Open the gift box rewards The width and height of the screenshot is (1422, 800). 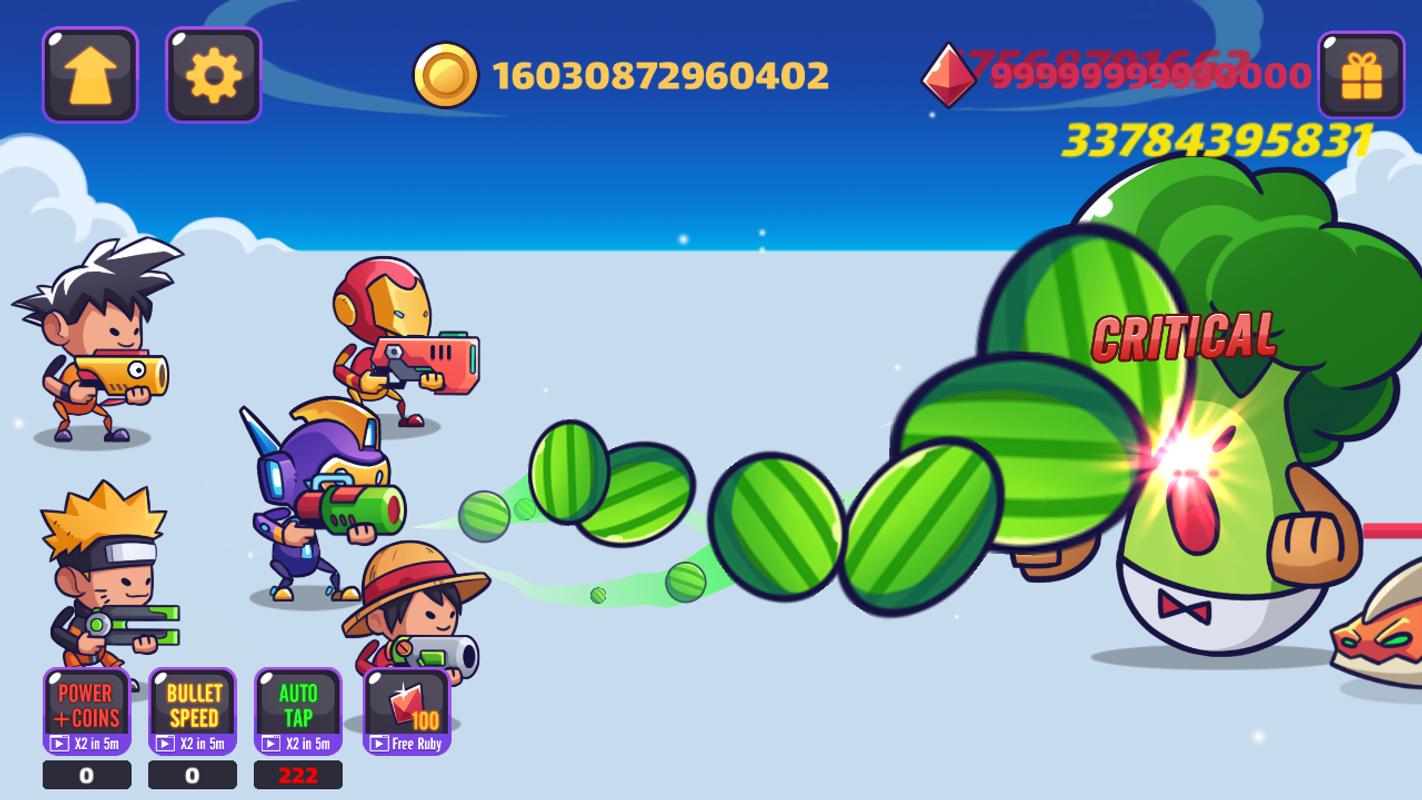click(x=1360, y=75)
